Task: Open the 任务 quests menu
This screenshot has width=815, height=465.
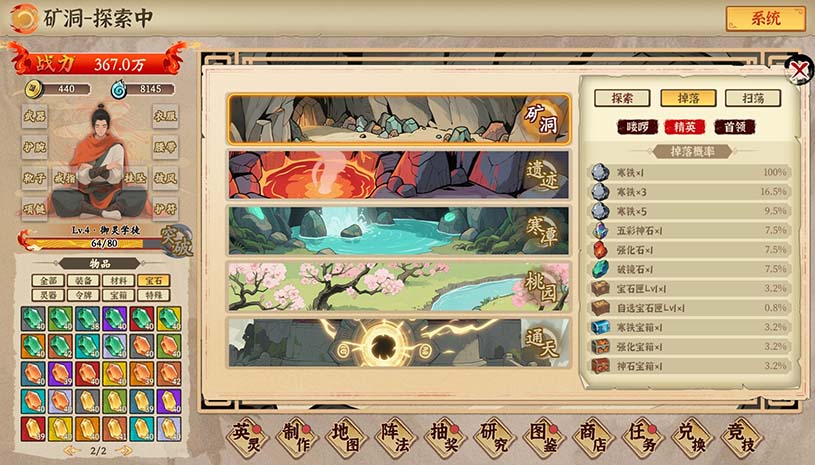Action: 639,436
